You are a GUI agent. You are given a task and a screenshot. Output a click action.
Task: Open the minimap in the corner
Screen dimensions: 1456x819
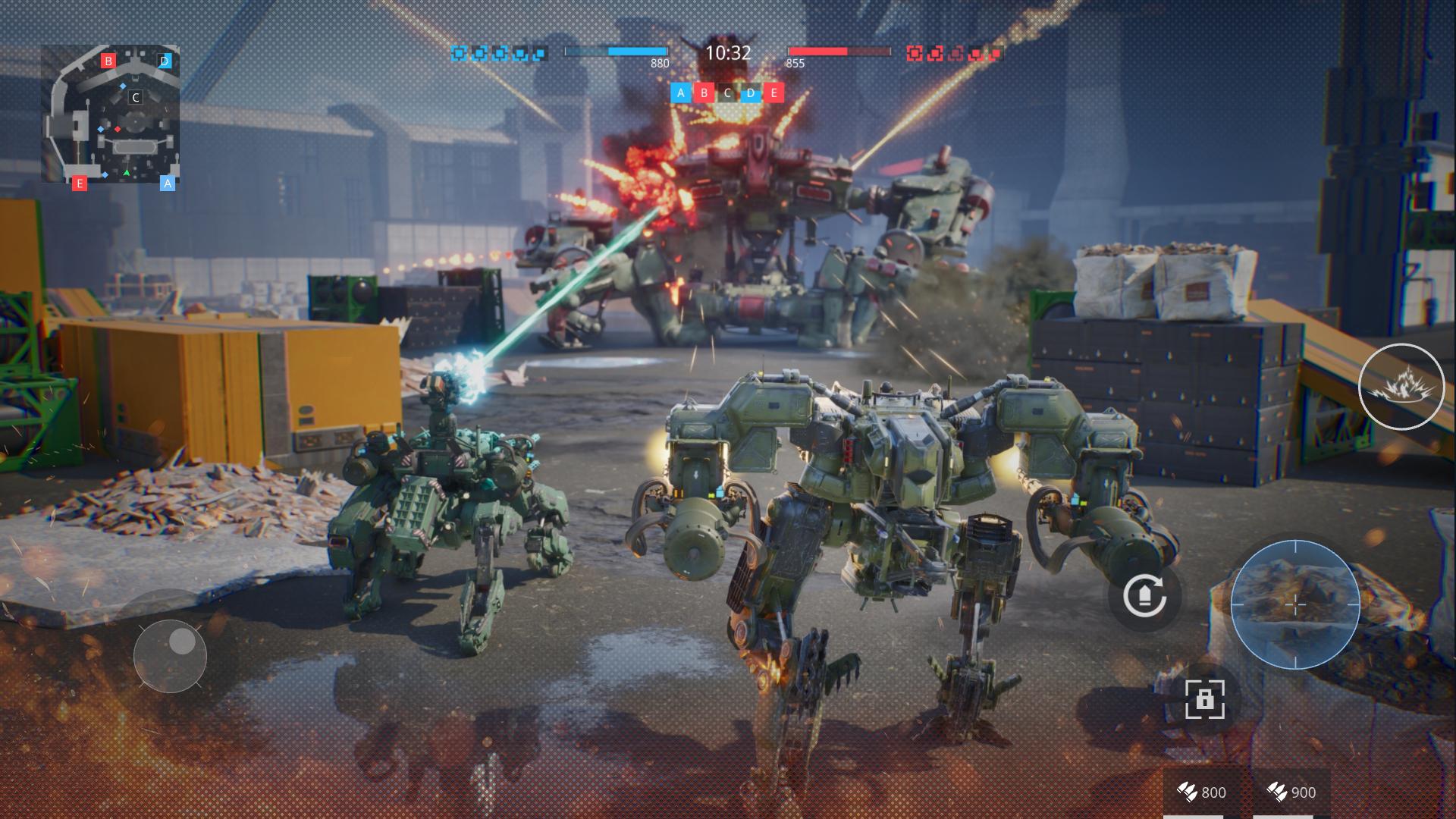111,114
